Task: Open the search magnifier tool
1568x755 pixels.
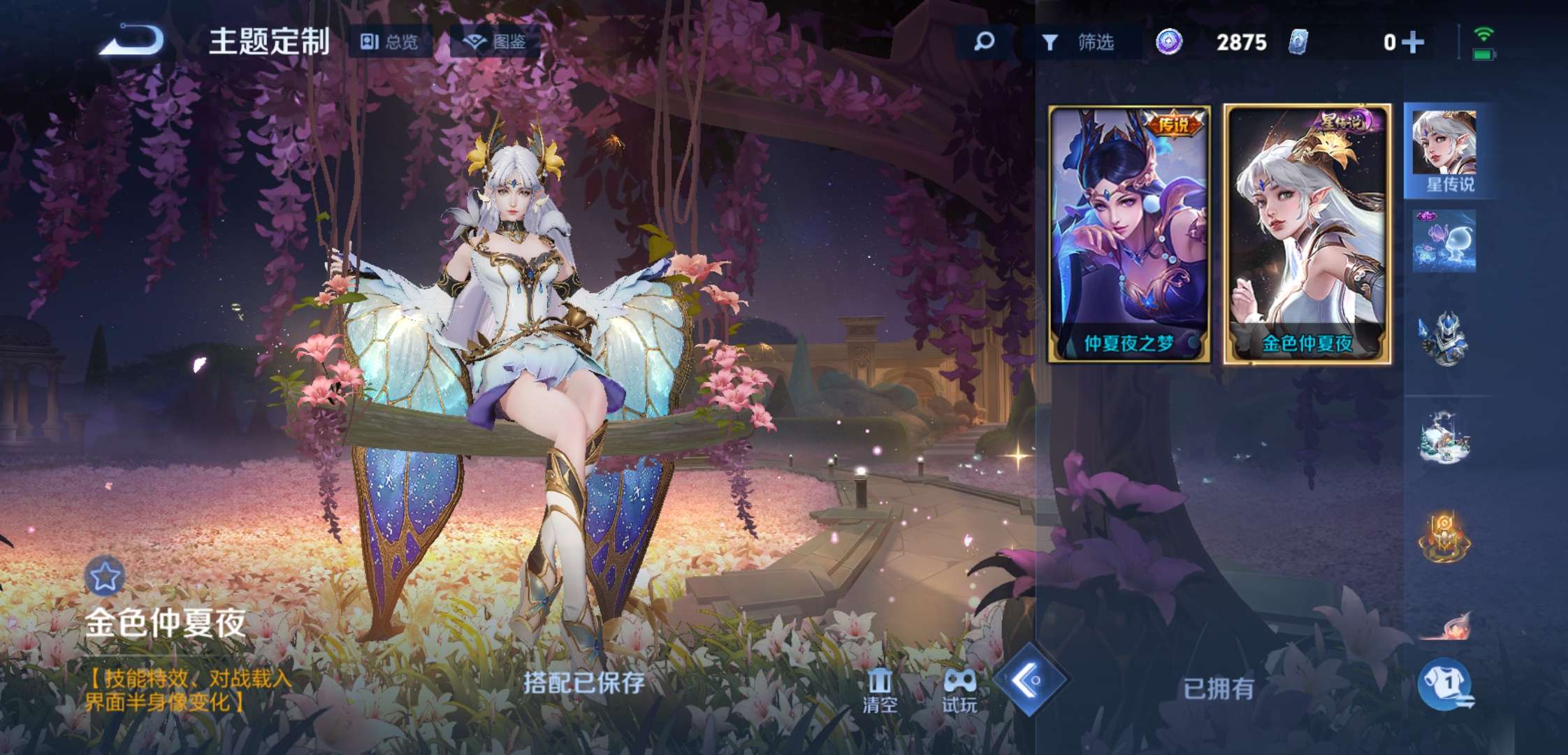Action: (984, 42)
